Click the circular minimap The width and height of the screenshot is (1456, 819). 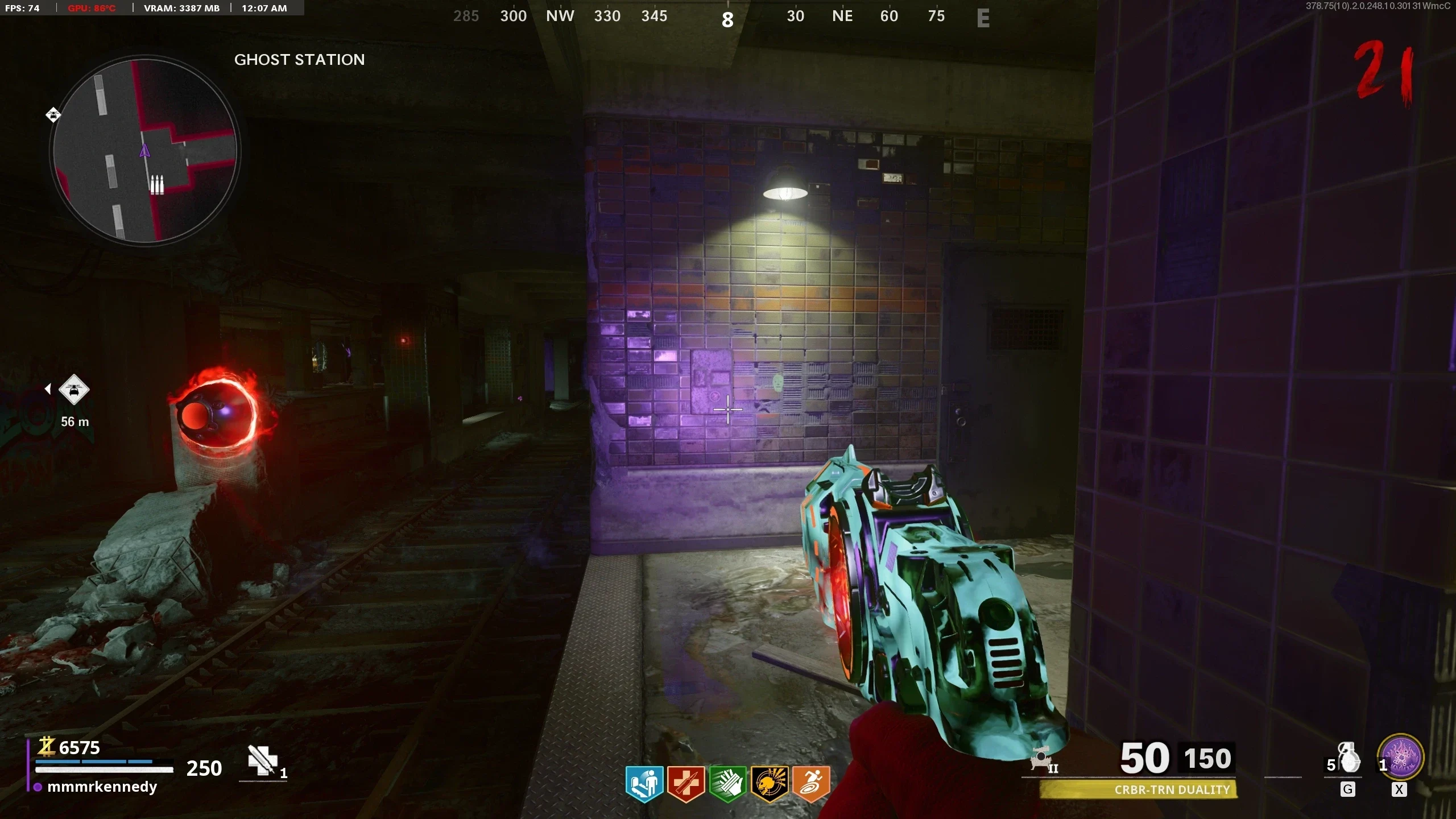146,151
